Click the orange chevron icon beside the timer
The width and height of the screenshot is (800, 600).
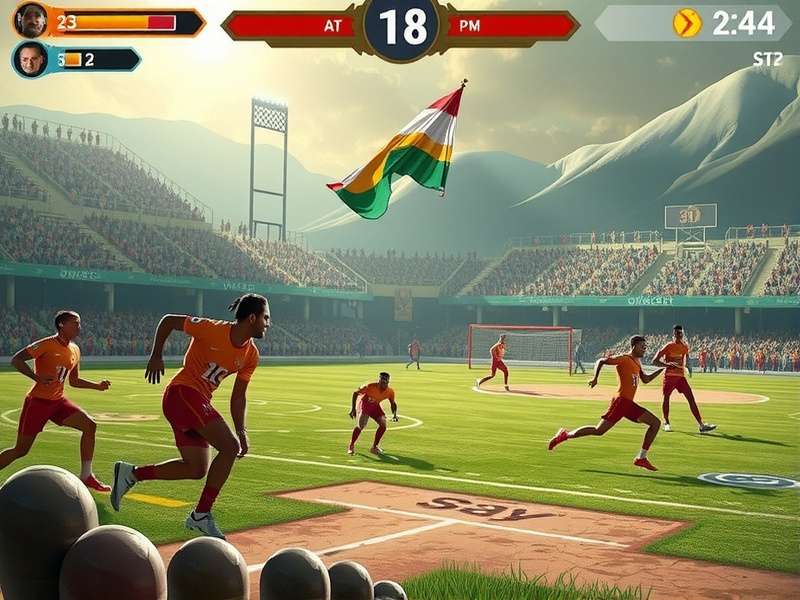tap(687, 23)
